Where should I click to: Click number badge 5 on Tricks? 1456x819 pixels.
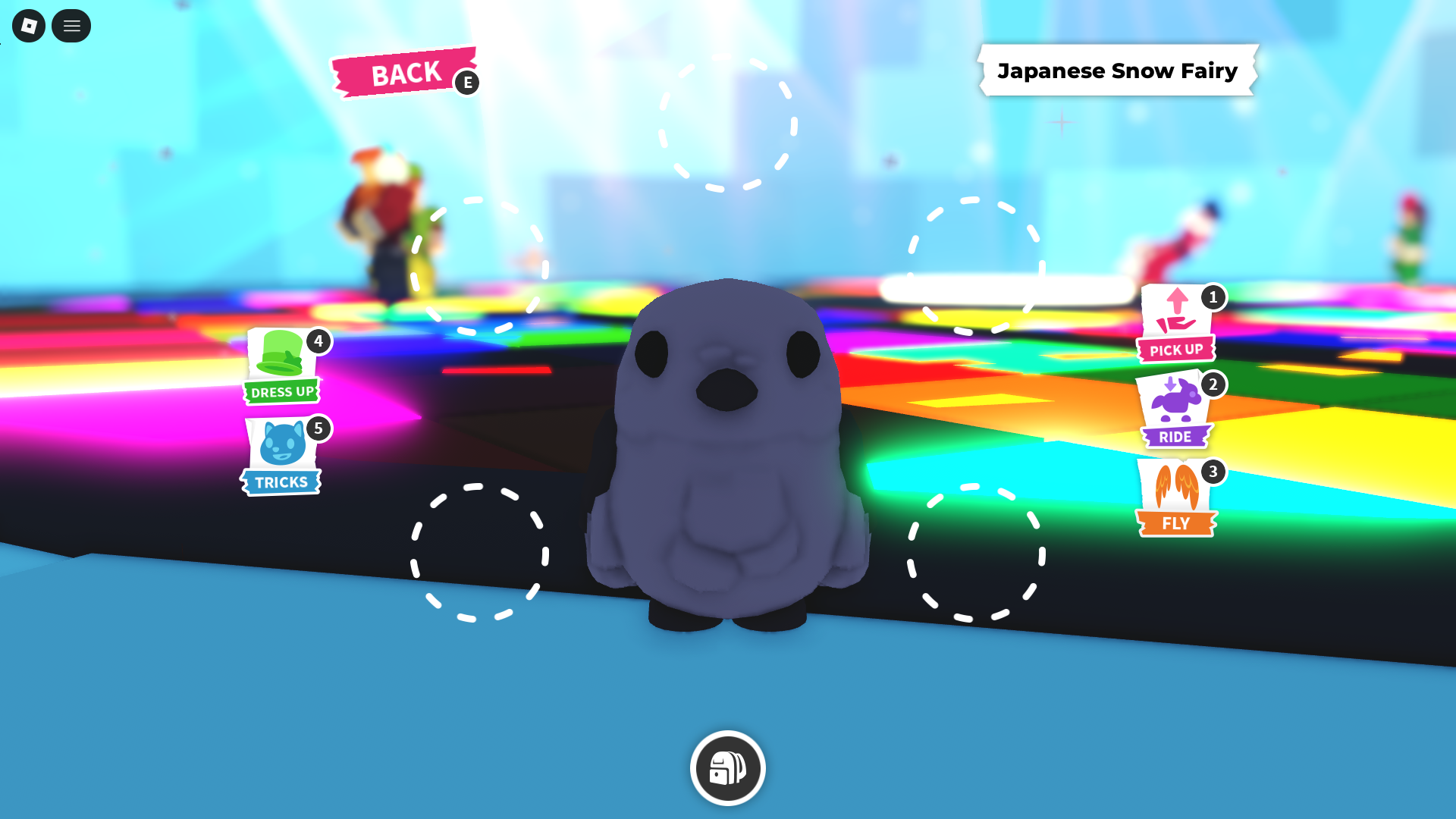(318, 428)
